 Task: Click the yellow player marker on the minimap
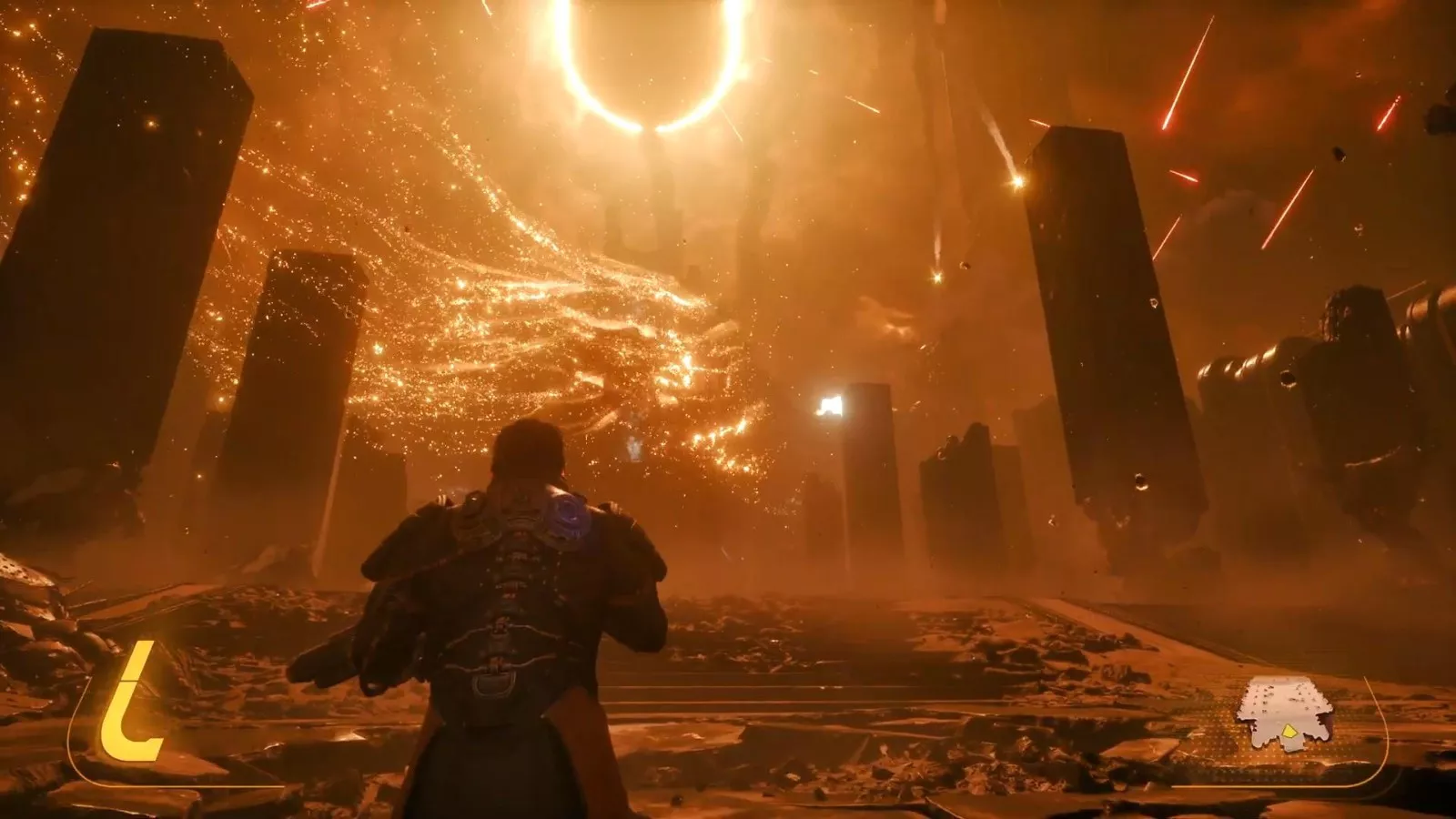1288,730
